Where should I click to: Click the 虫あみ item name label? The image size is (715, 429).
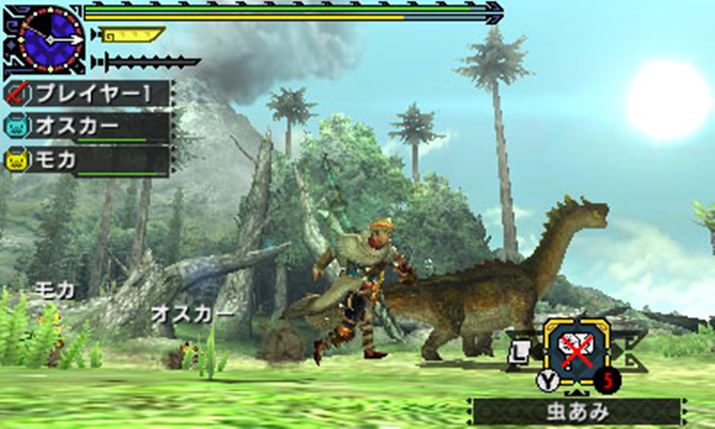tap(577, 410)
